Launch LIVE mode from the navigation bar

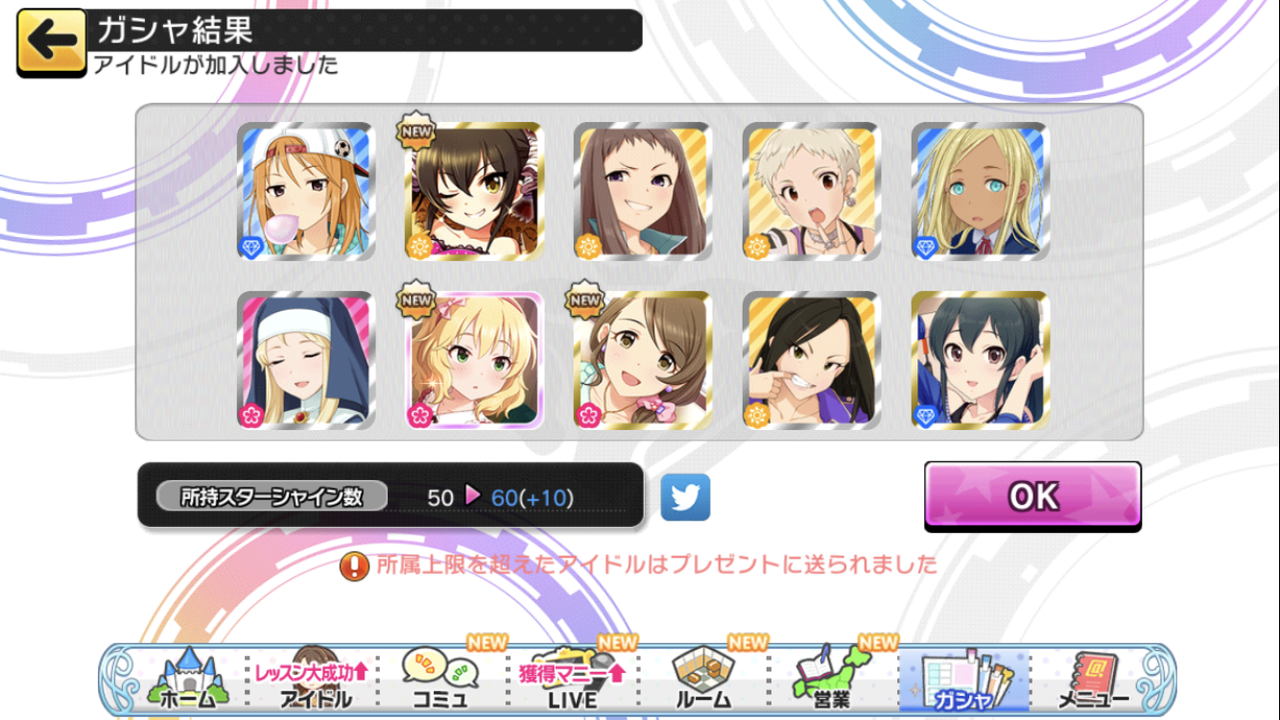tap(573, 678)
